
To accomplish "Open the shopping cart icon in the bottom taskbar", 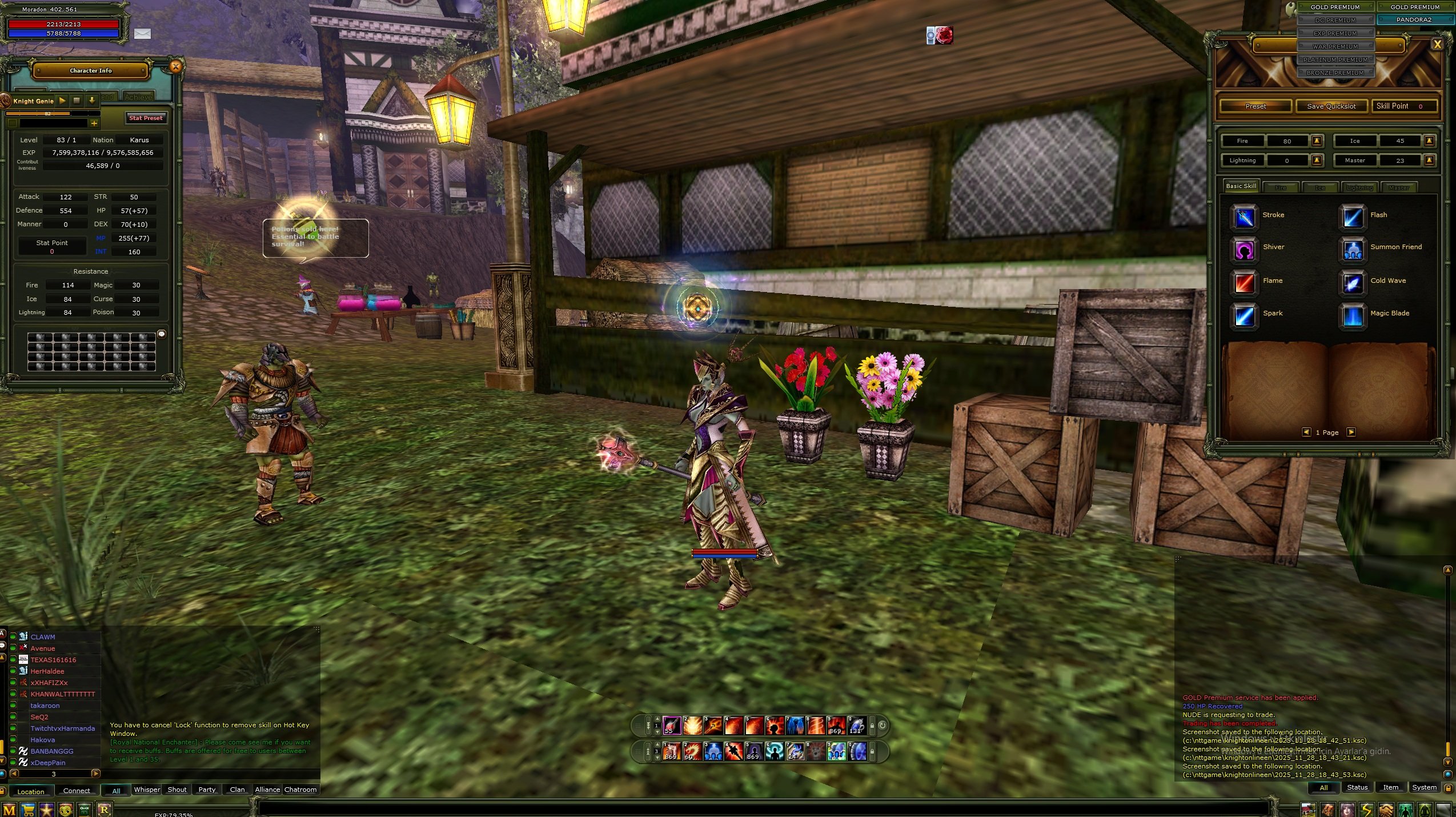I will tap(28, 810).
